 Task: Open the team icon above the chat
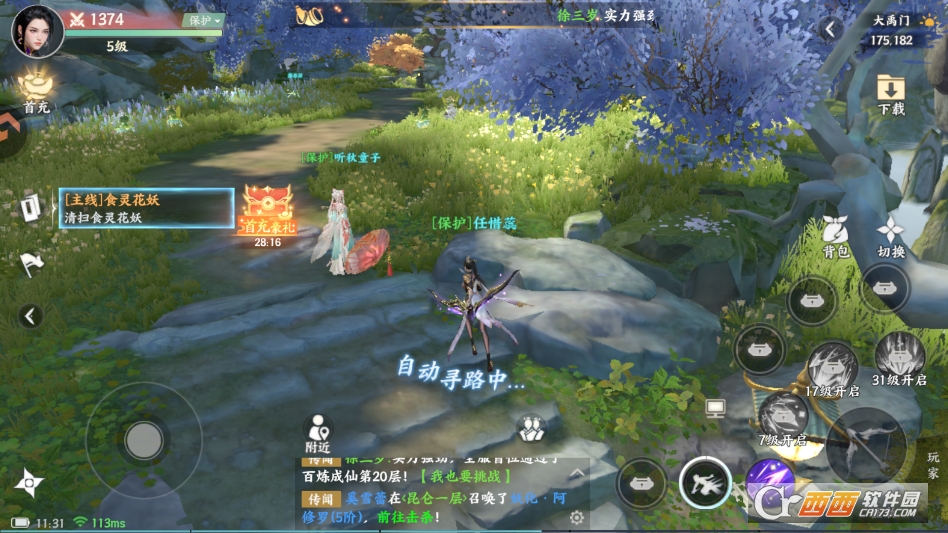pyautogui.click(x=530, y=429)
